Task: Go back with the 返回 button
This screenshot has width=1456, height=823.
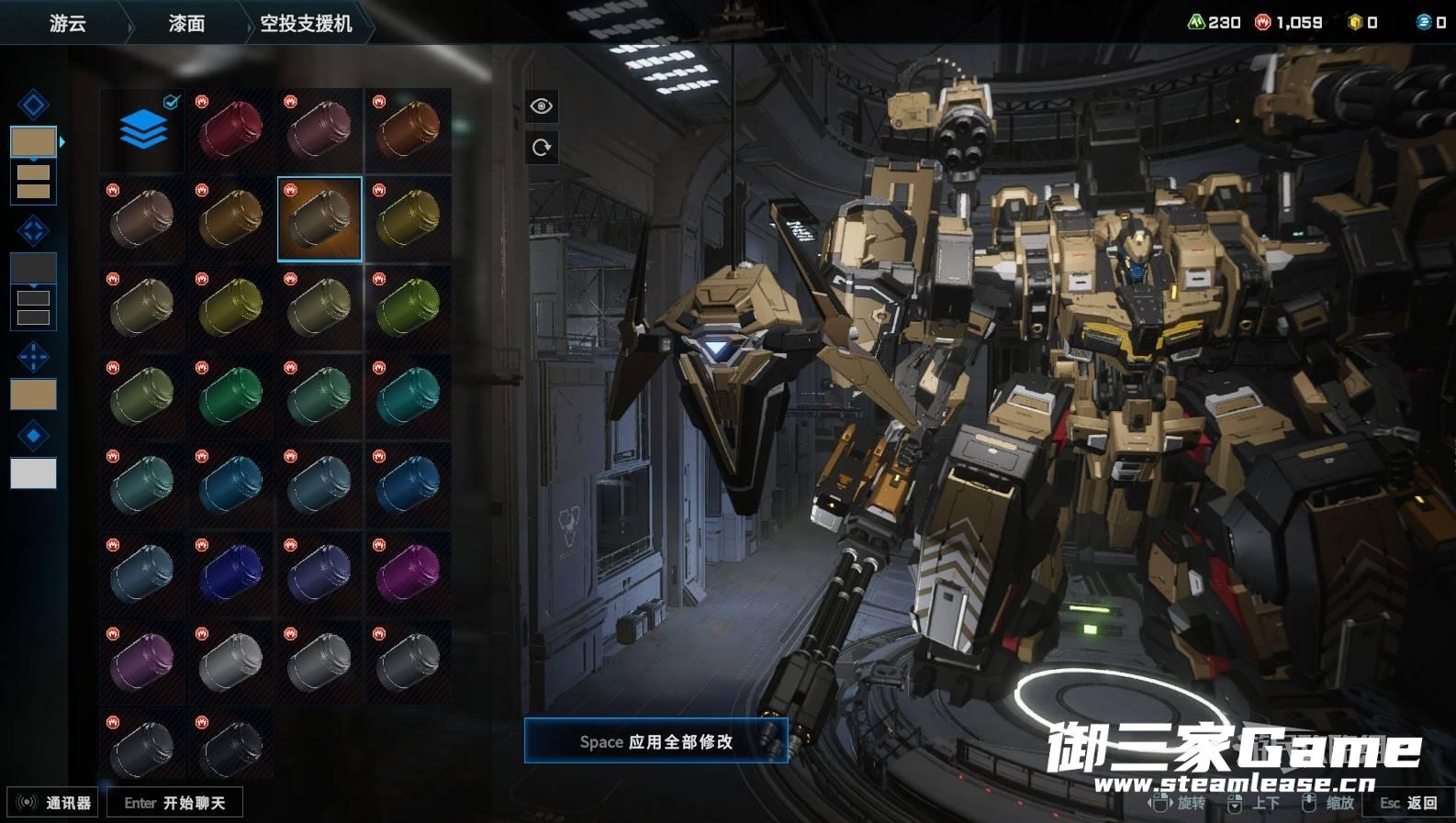Action: point(1409,803)
